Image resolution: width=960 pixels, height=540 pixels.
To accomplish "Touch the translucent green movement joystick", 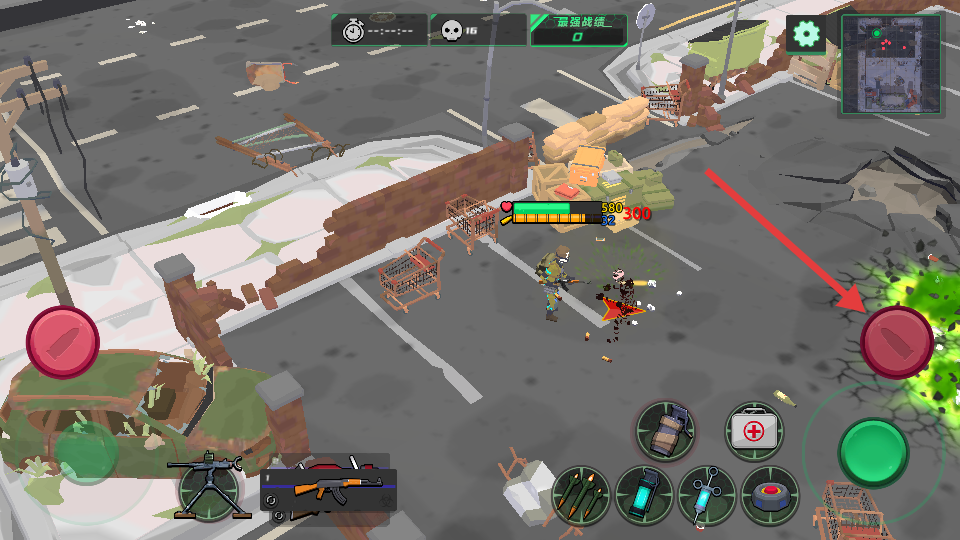I will tap(85, 455).
